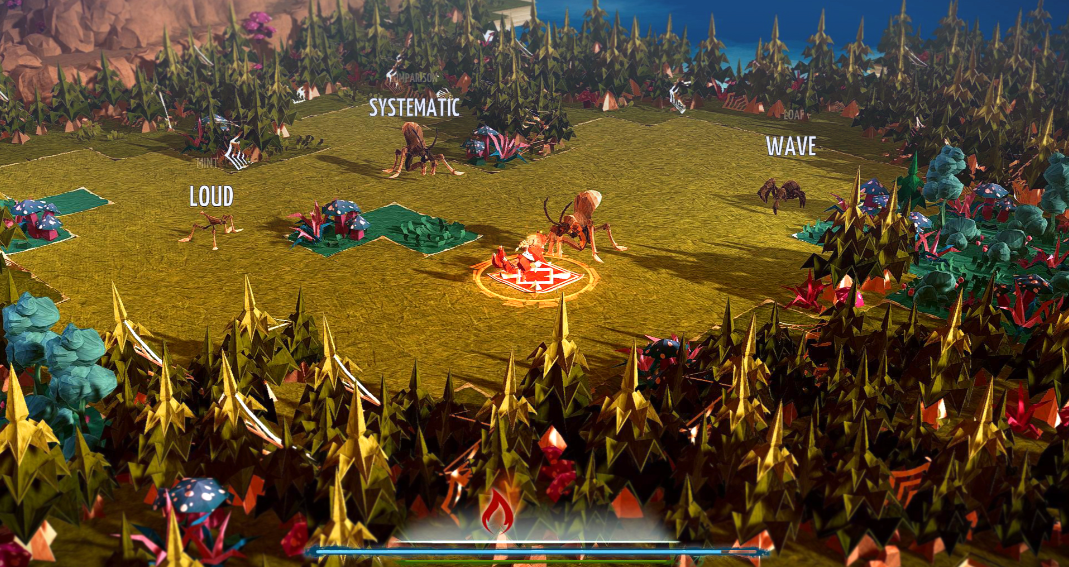Select the fire element icon
The height and width of the screenshot is (567, 1069).
[x=496, y=513]
